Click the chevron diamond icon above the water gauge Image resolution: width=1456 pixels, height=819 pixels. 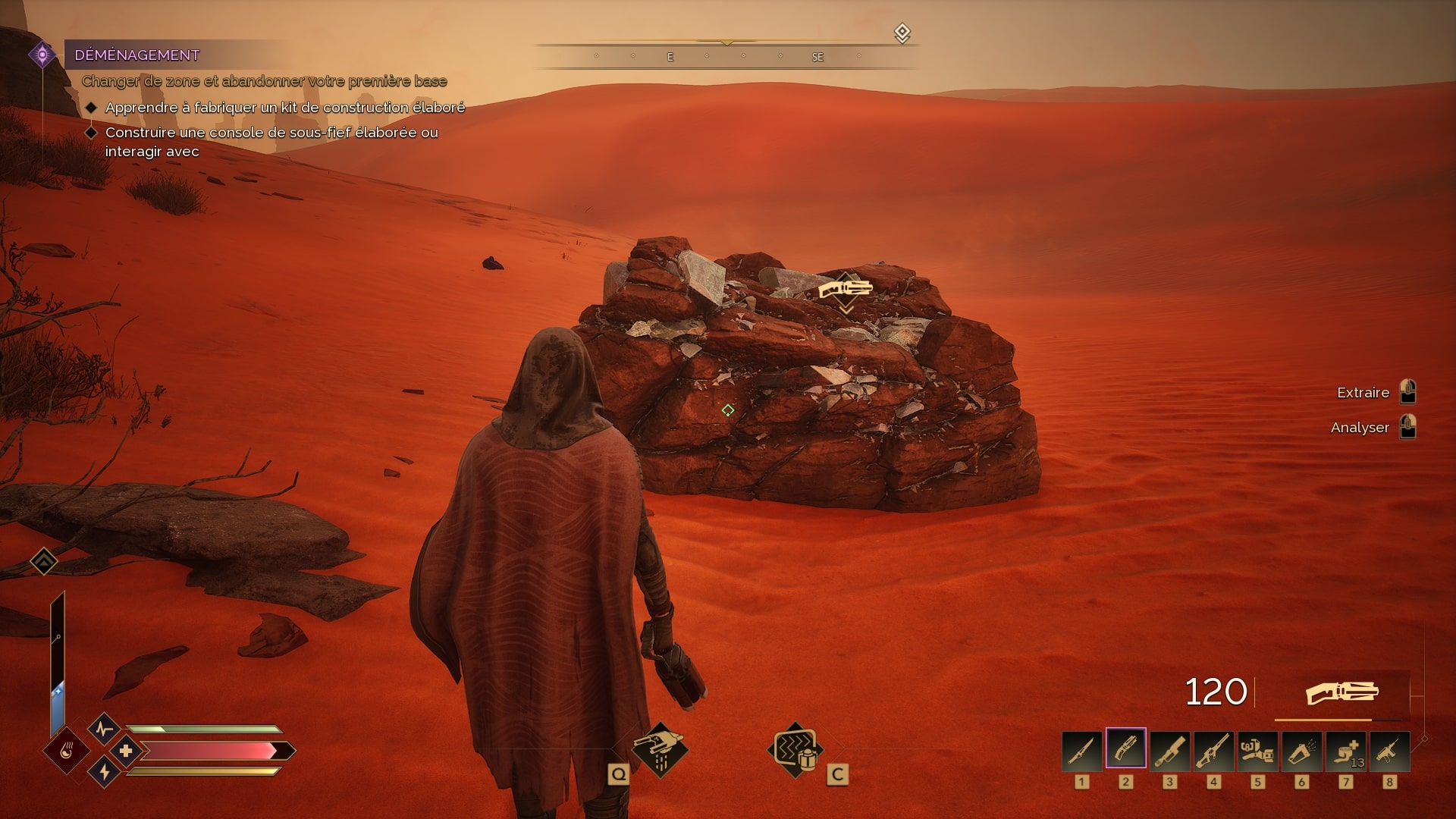pos(44,561)
